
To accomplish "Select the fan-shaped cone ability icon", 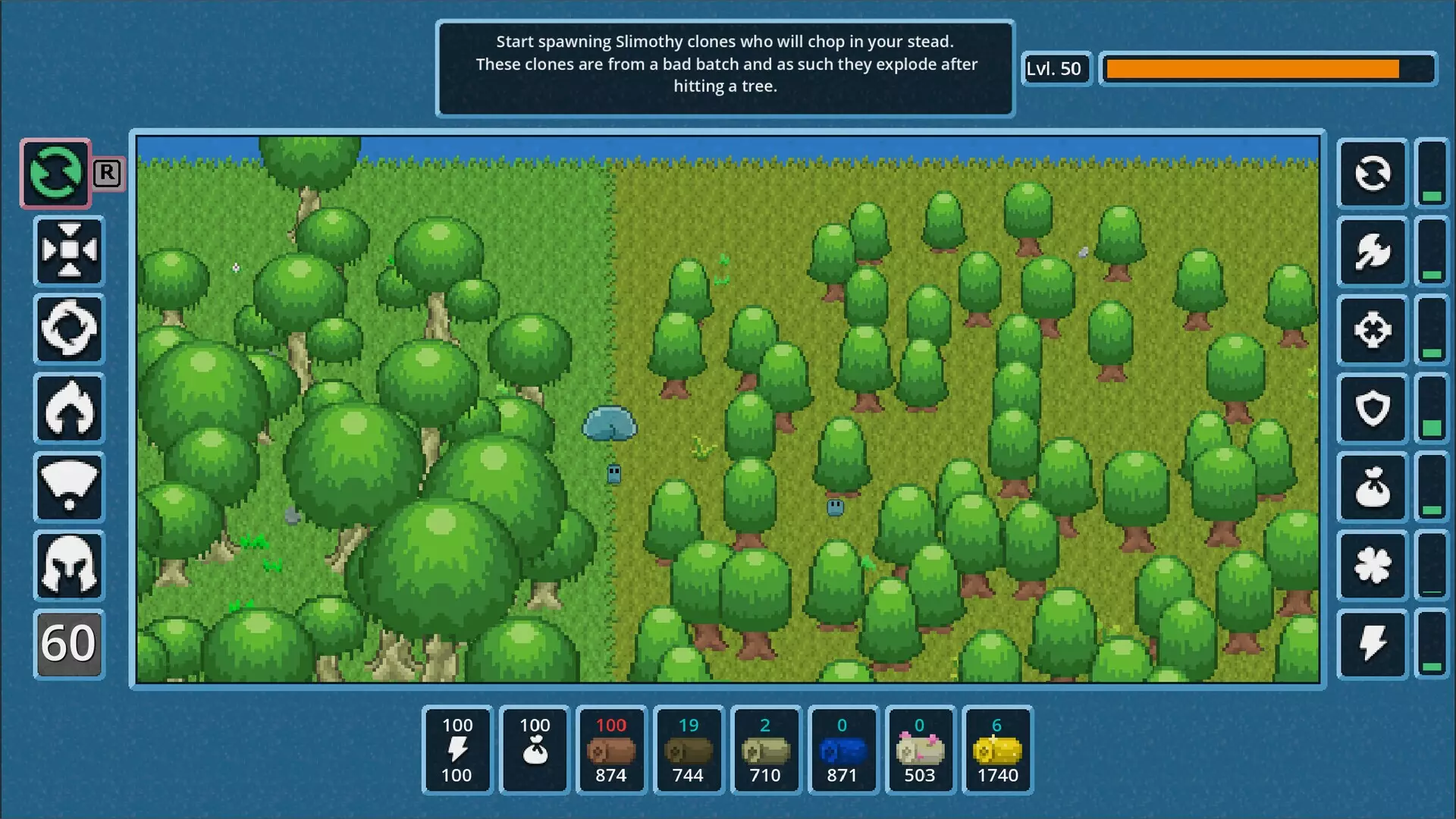I will point(69,487).
